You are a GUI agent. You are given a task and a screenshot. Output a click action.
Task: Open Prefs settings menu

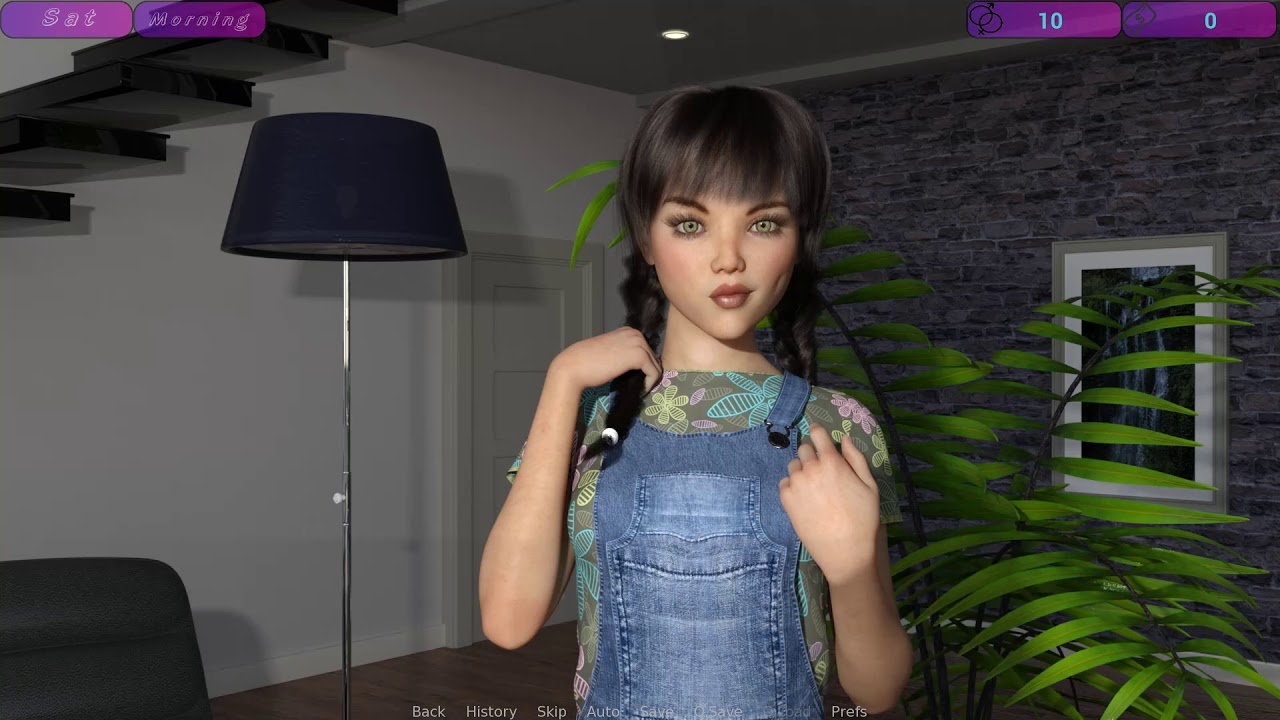[849, 711]
